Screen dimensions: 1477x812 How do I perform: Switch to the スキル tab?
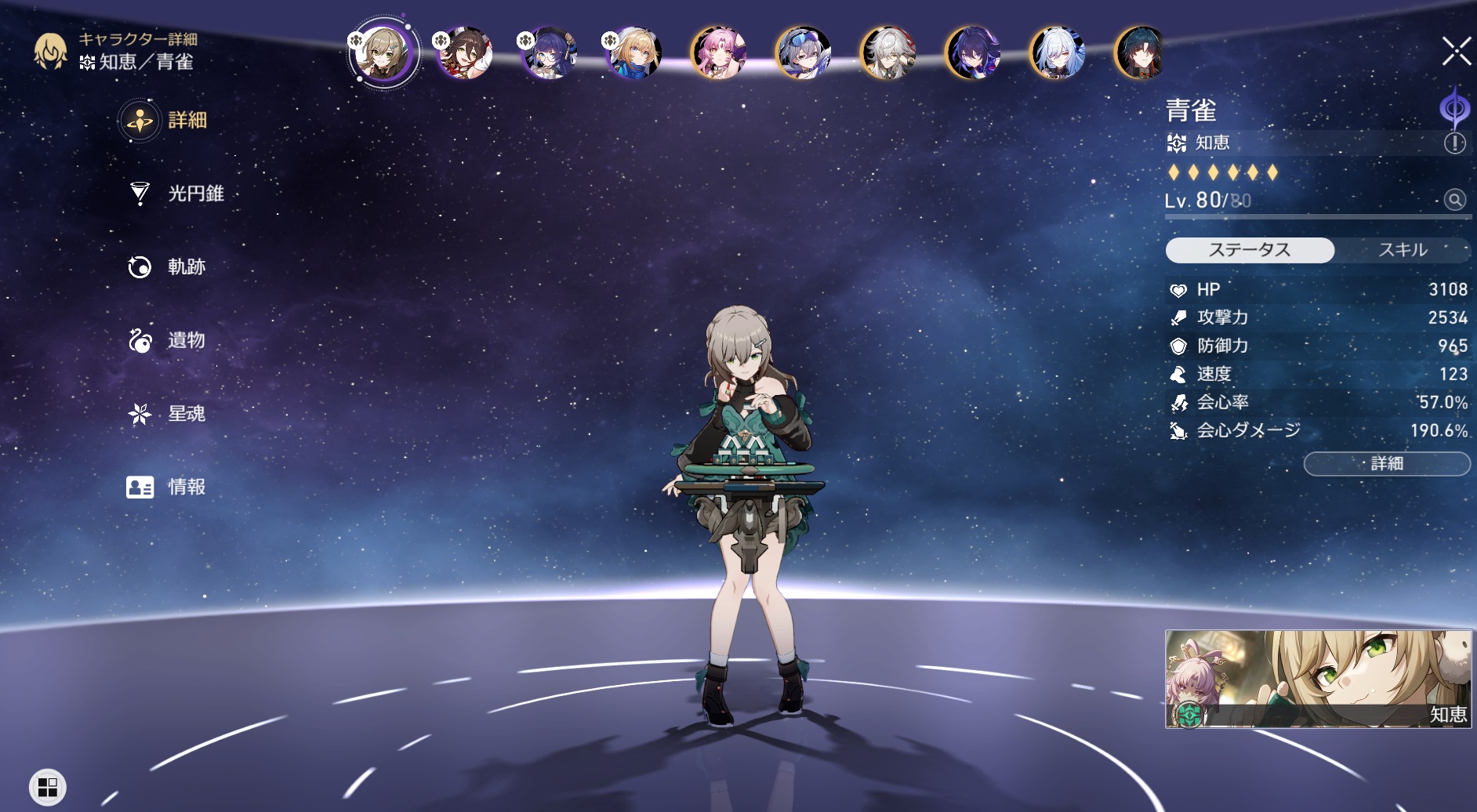coord(1402,250)
